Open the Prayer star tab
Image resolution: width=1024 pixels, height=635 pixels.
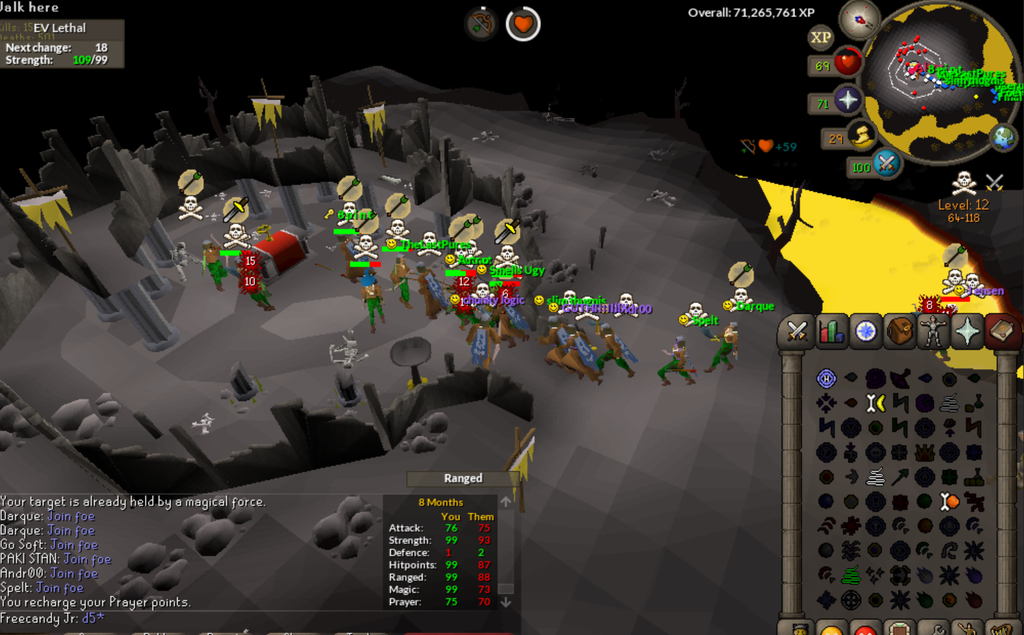[968, 330]
